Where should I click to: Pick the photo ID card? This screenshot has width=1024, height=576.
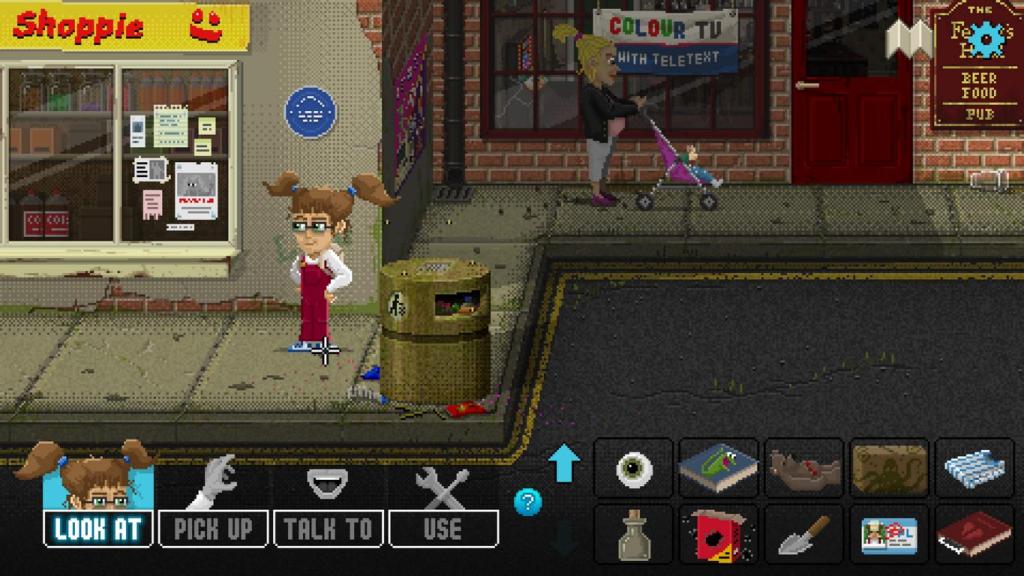click(889, 535)
